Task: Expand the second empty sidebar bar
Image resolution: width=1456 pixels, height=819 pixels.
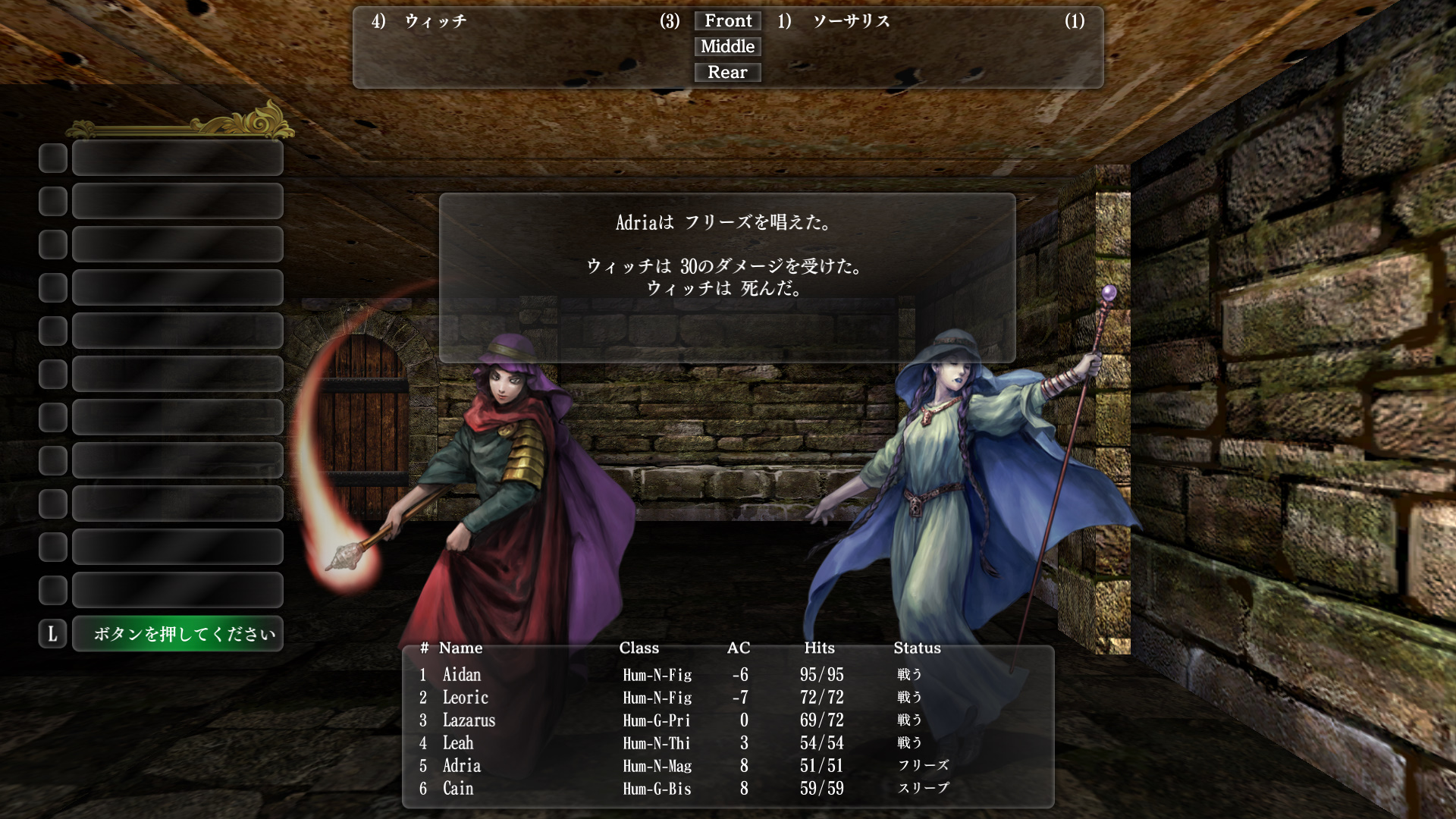Action: pyautogui.click(x=177, y=201)
